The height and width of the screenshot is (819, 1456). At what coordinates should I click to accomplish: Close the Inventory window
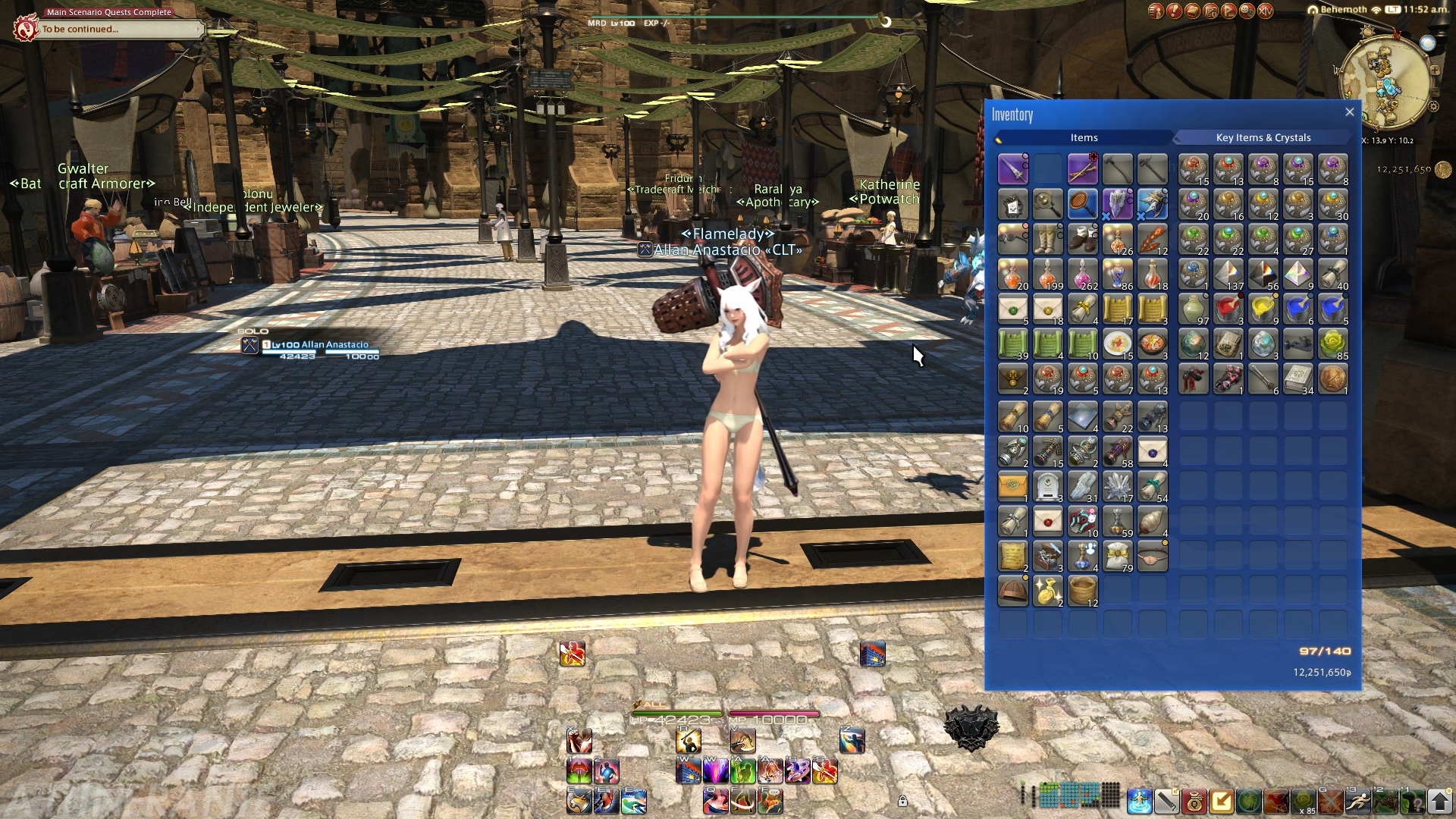point(1350,112)
